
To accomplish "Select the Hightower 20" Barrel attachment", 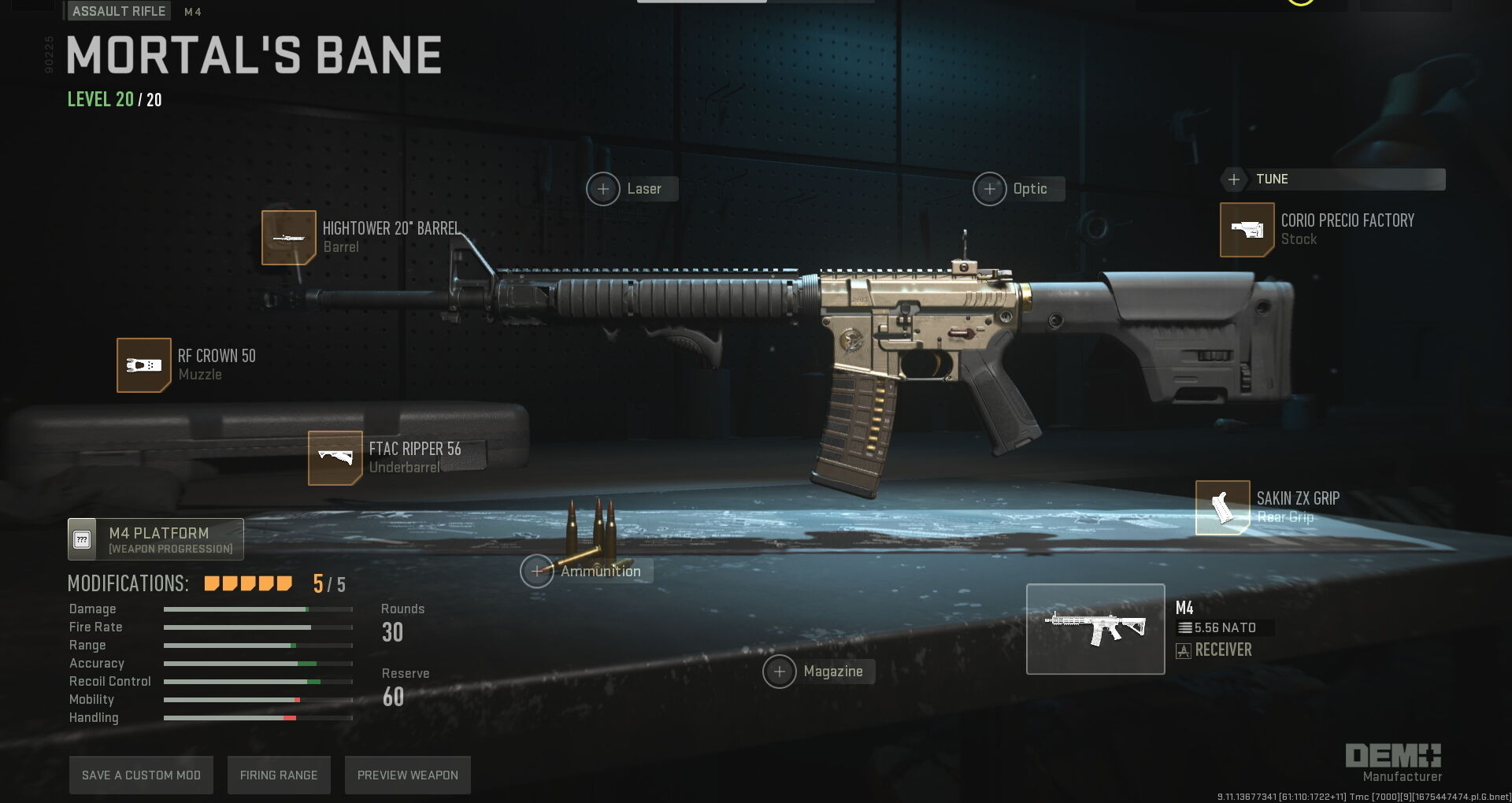I will coord(289,238).
